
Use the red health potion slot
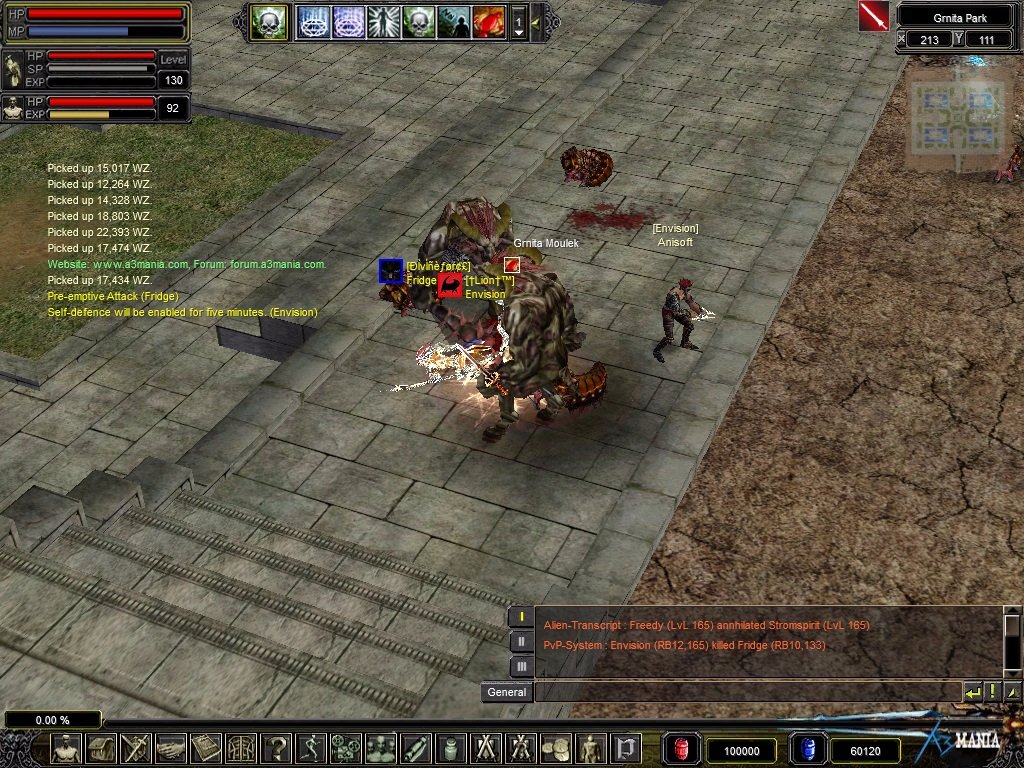pyautogui.click(x=680, y=750)
